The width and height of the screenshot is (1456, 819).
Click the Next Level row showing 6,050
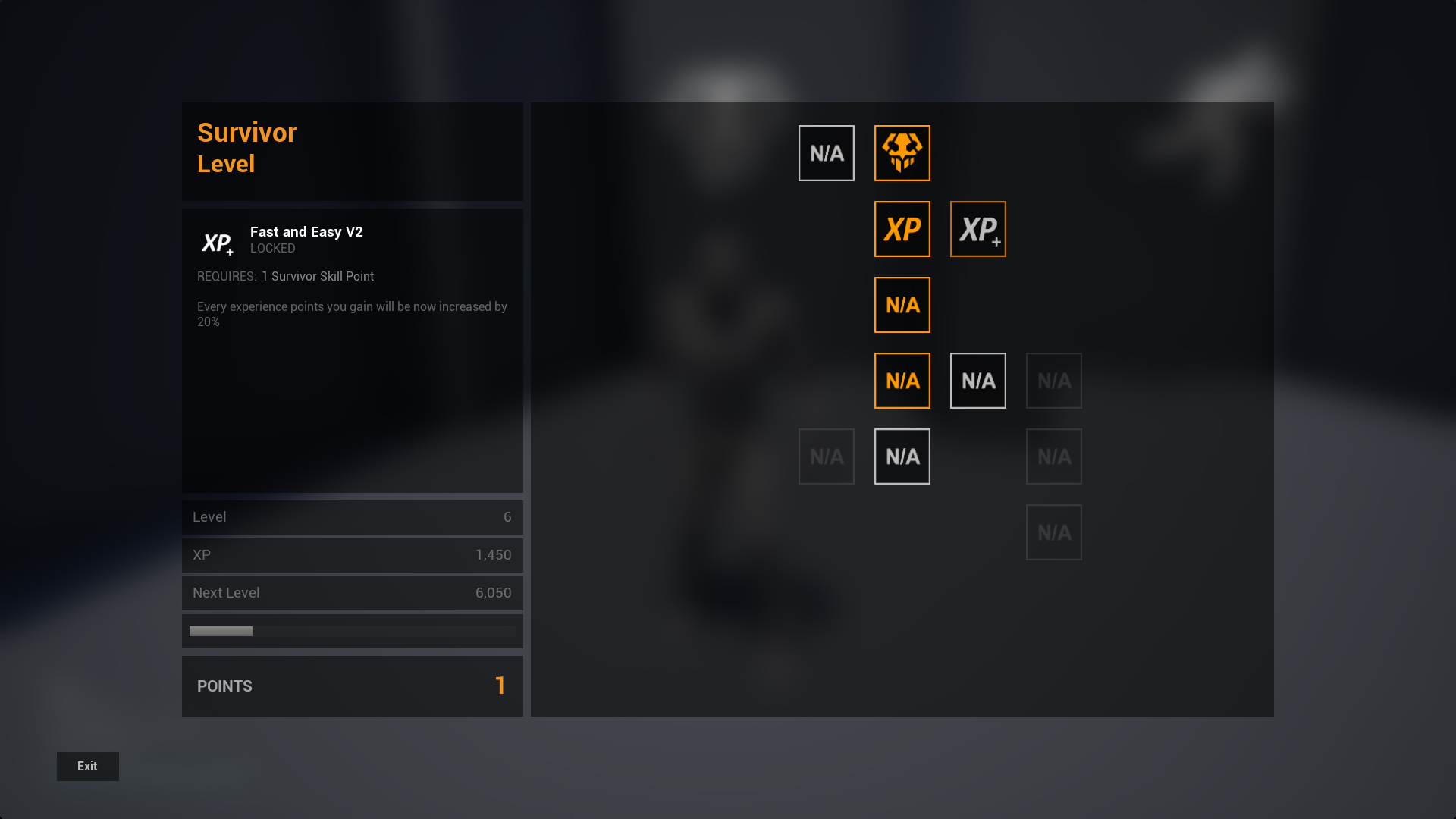tap(352, 593)
